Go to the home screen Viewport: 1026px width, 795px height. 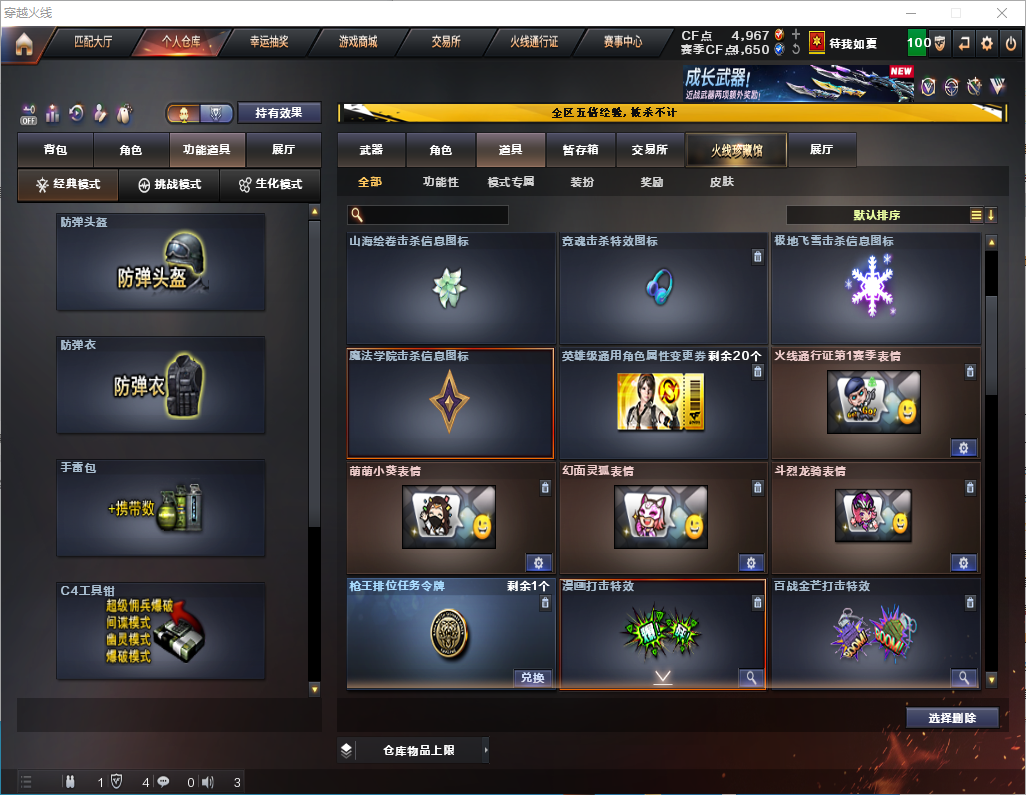24,44
